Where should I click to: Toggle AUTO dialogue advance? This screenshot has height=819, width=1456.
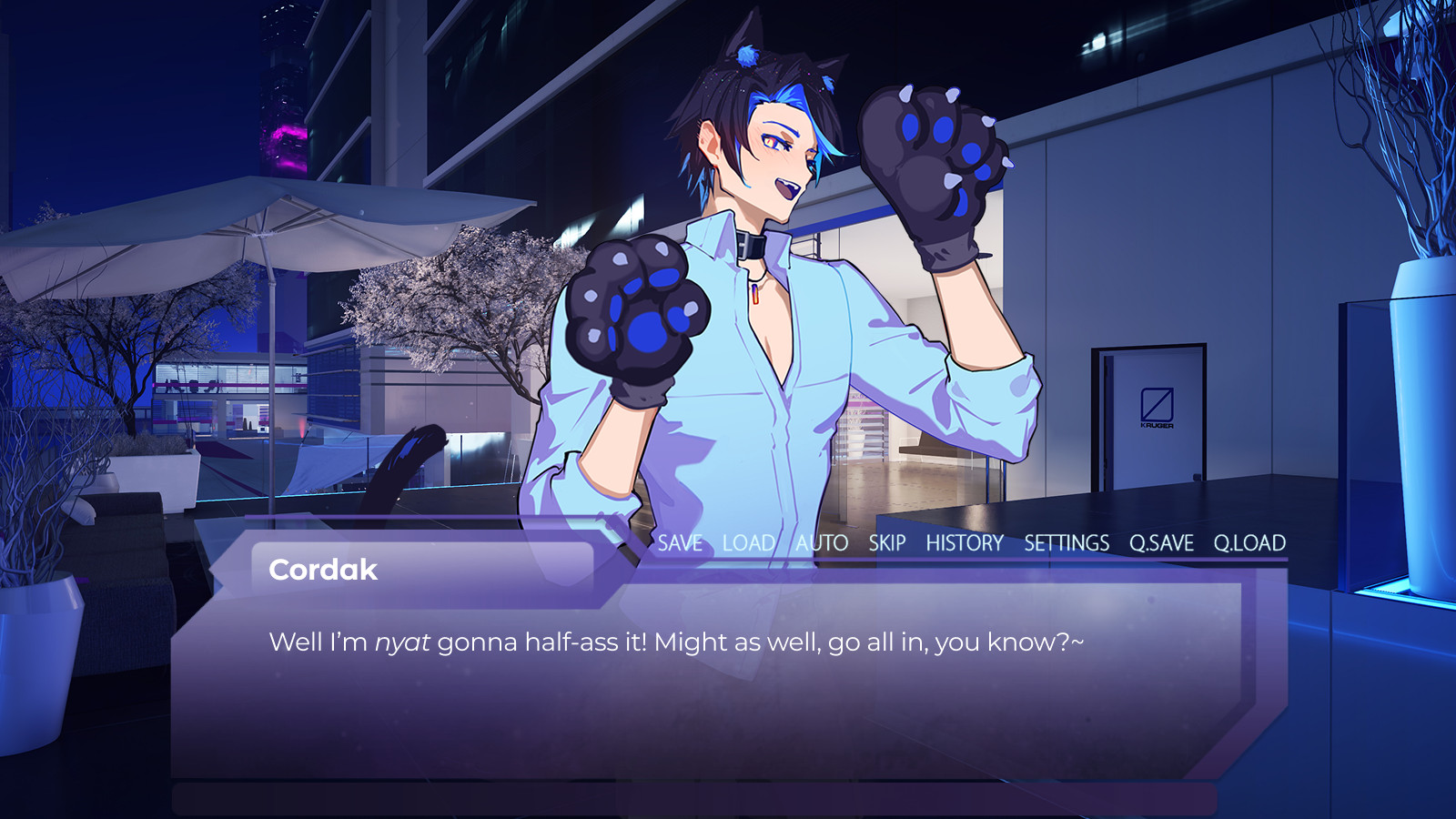pyautogui.click(x=822, y=543)
